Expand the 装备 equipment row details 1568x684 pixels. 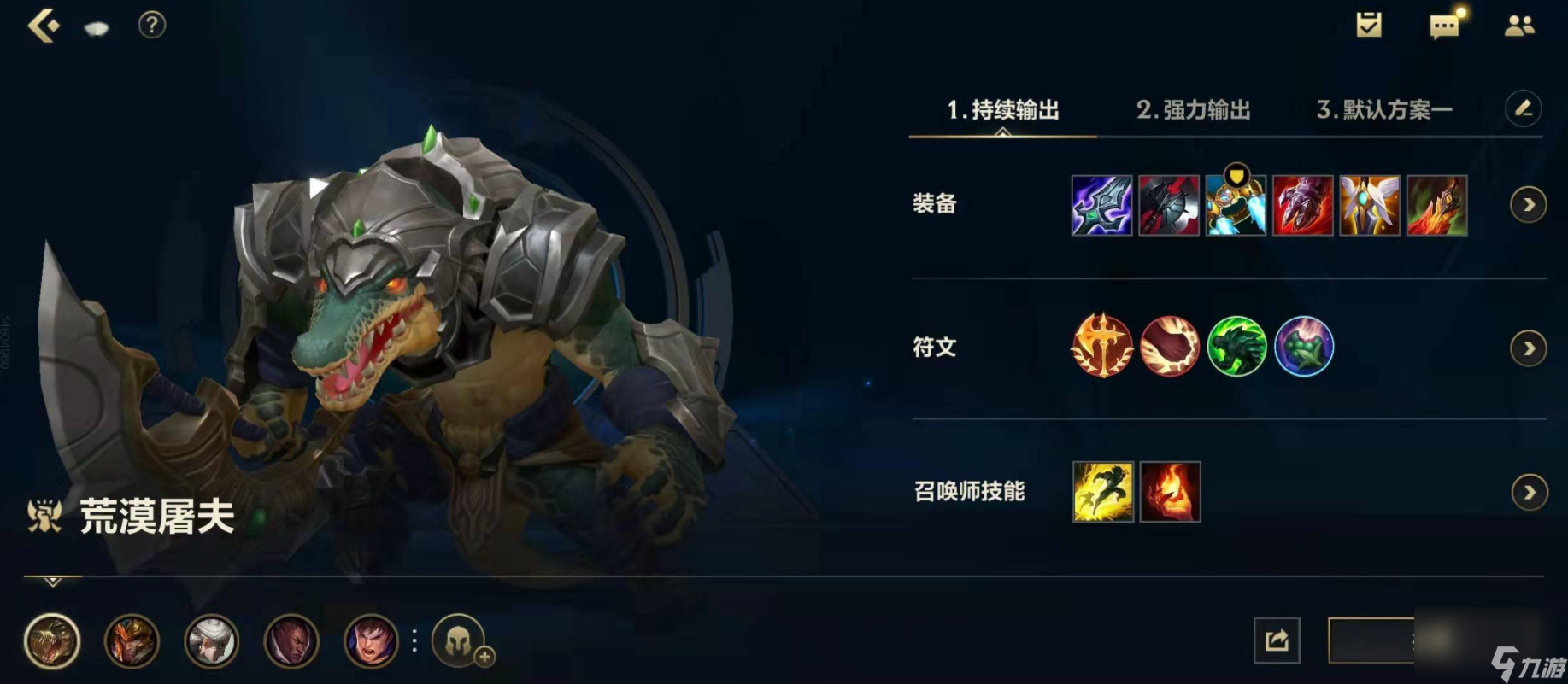click(1529, 205)
